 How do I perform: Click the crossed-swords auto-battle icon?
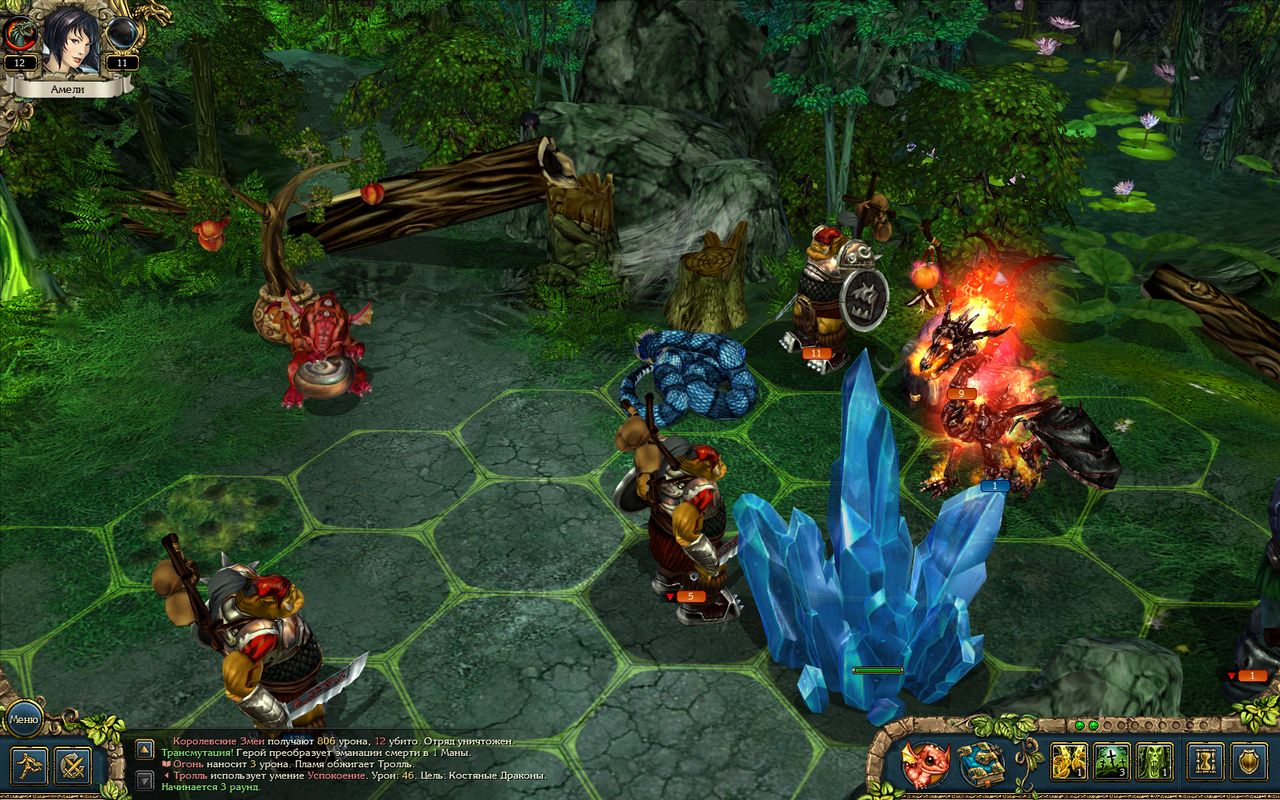[x=72, y=767]
